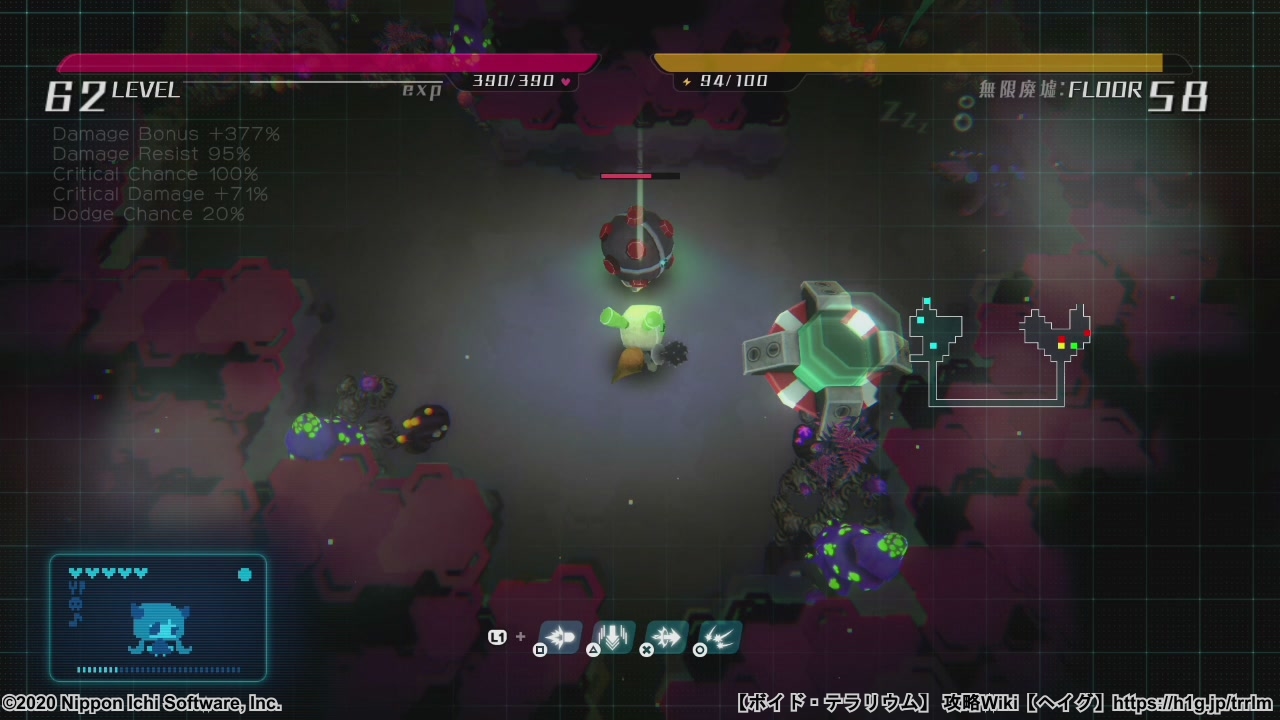Use the downward arrow slam skill
This screenshot has width=1280, height=720.
coord(613,636)
